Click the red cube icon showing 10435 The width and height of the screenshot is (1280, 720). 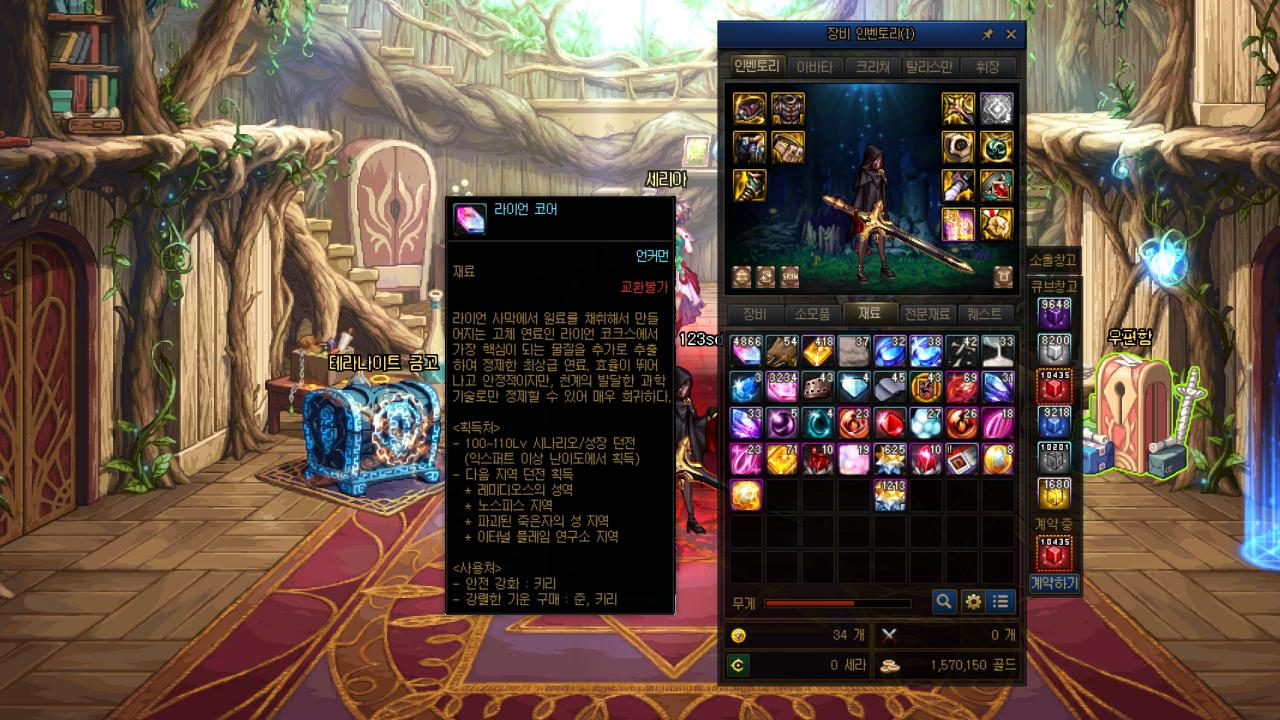[x=1056, y=383]
